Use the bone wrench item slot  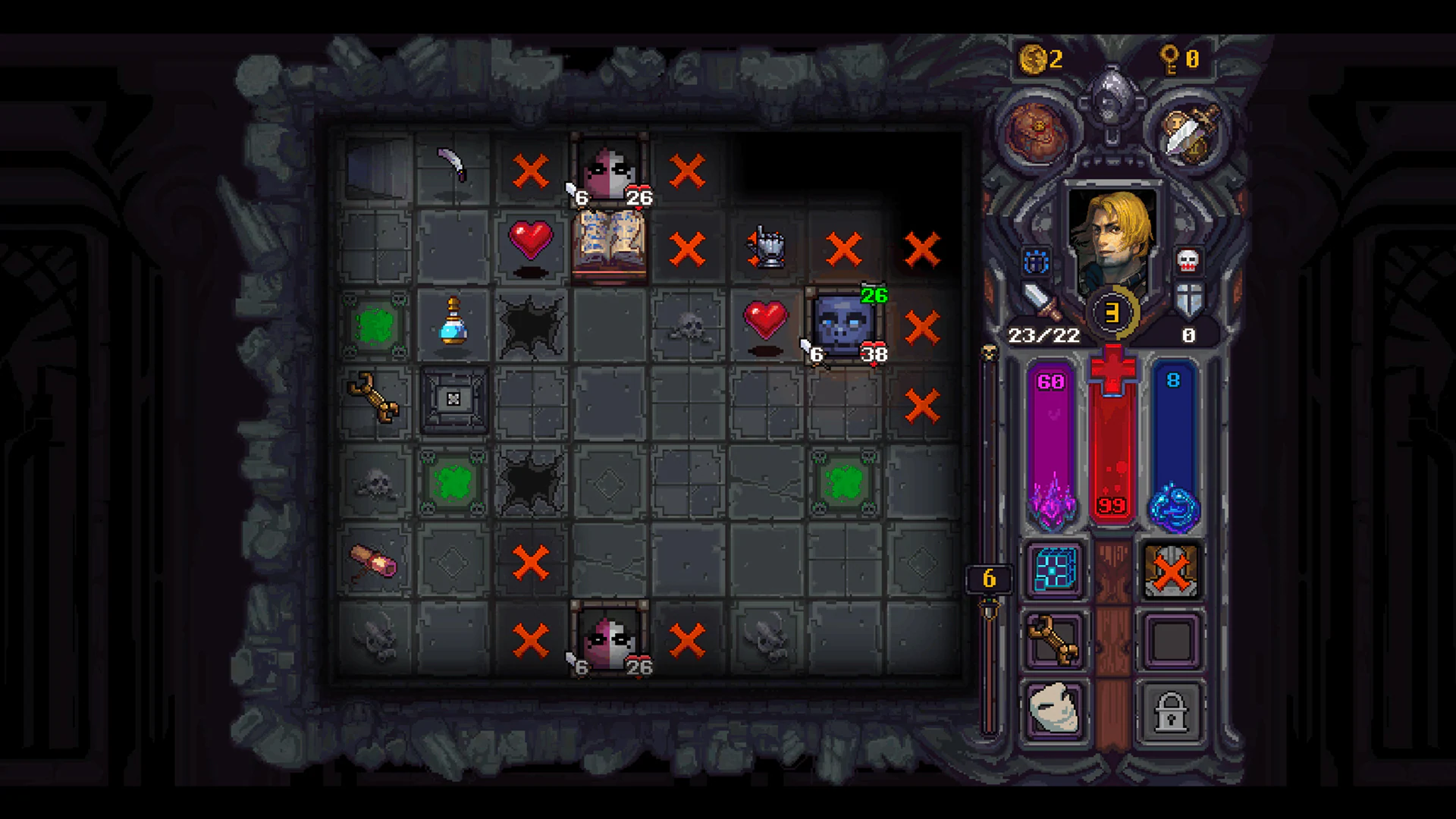1054,641
